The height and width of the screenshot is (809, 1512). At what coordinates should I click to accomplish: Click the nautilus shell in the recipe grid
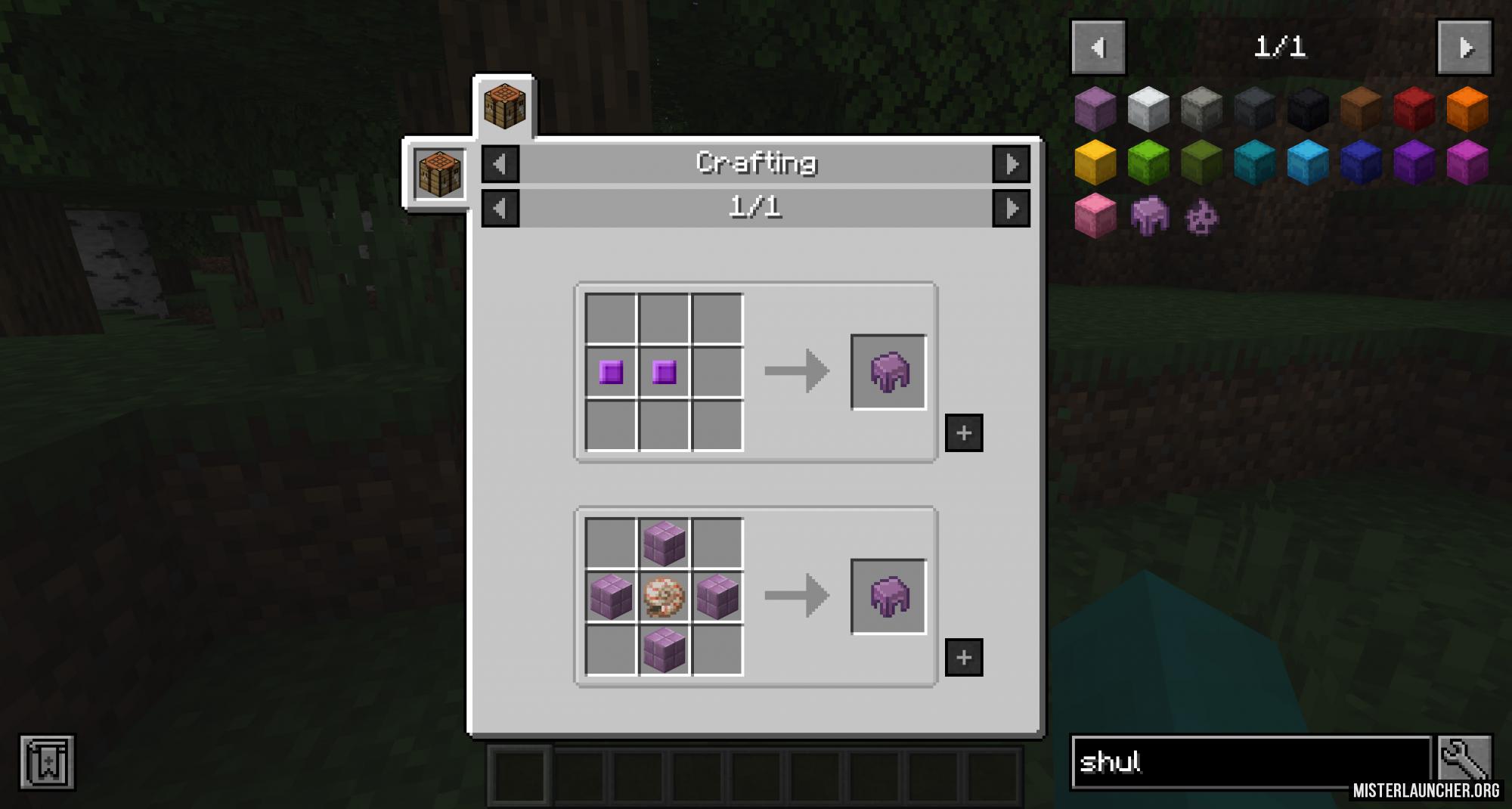pyautogui.click(x=664, y=597)
